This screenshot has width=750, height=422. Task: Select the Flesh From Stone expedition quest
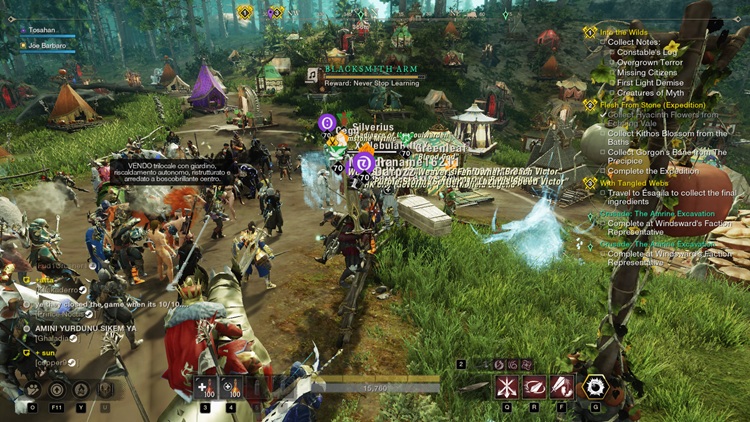[652, 104]
